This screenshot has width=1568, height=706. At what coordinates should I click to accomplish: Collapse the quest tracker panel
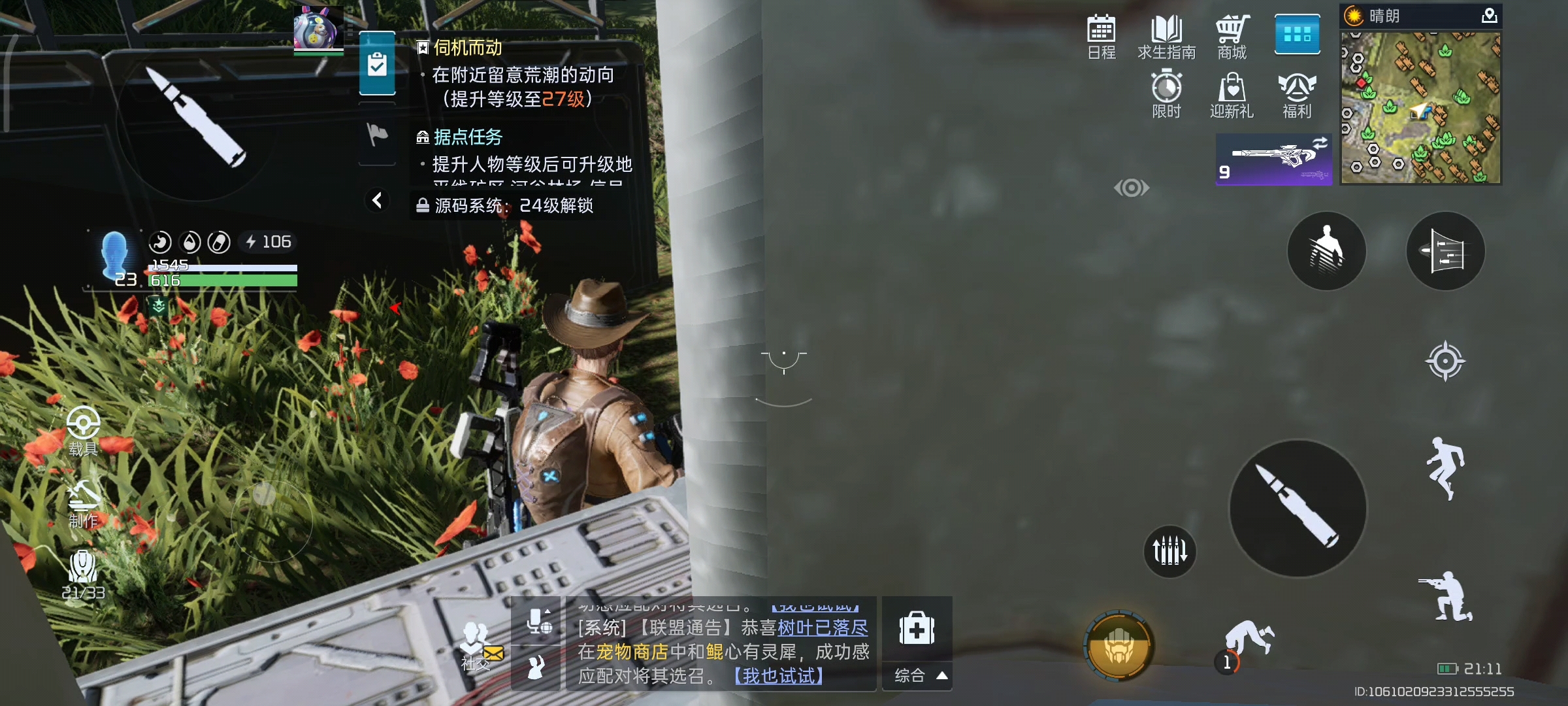click(377, 201)
